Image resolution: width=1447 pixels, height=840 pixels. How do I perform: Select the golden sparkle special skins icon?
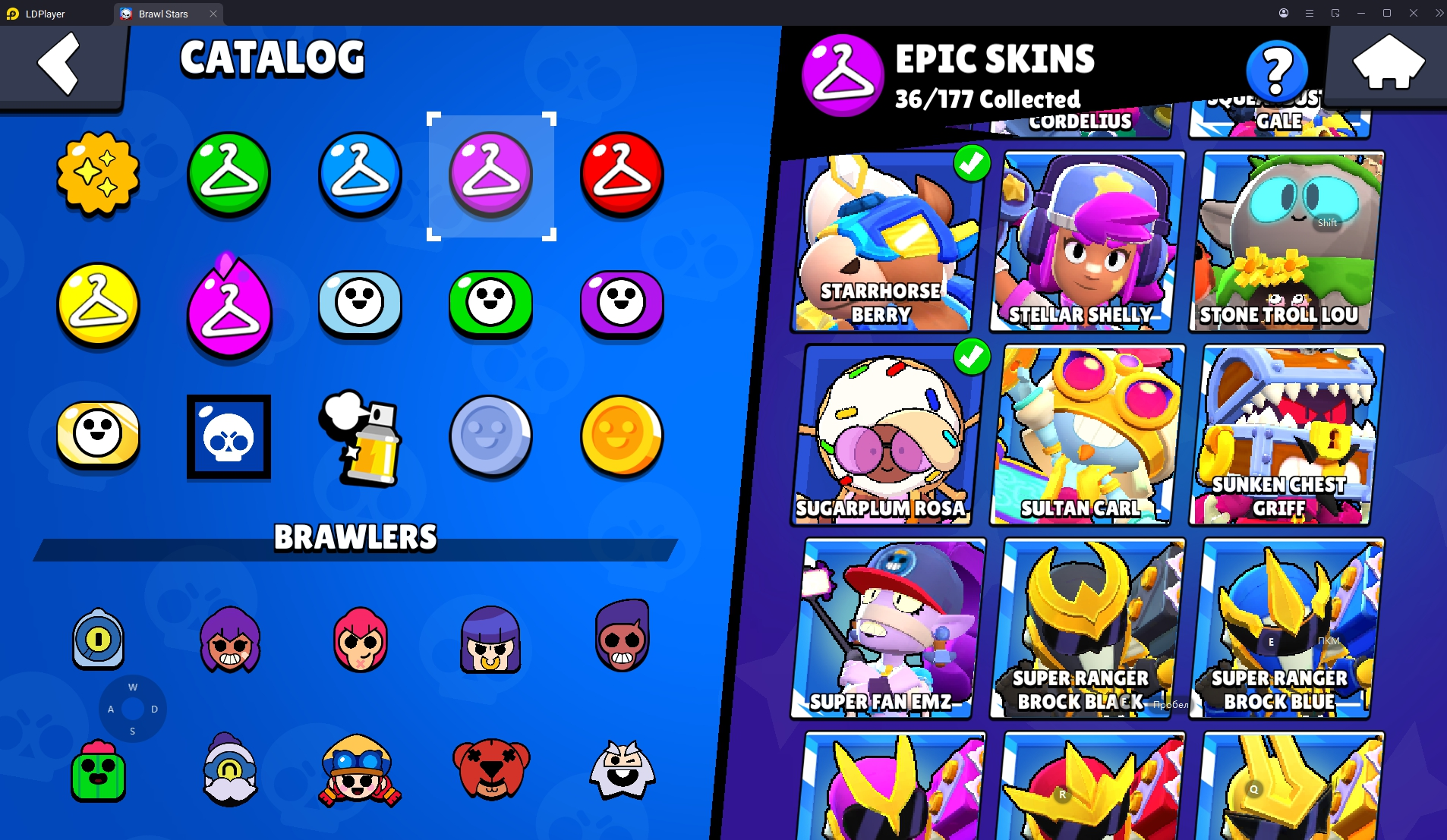click(97, 176)
